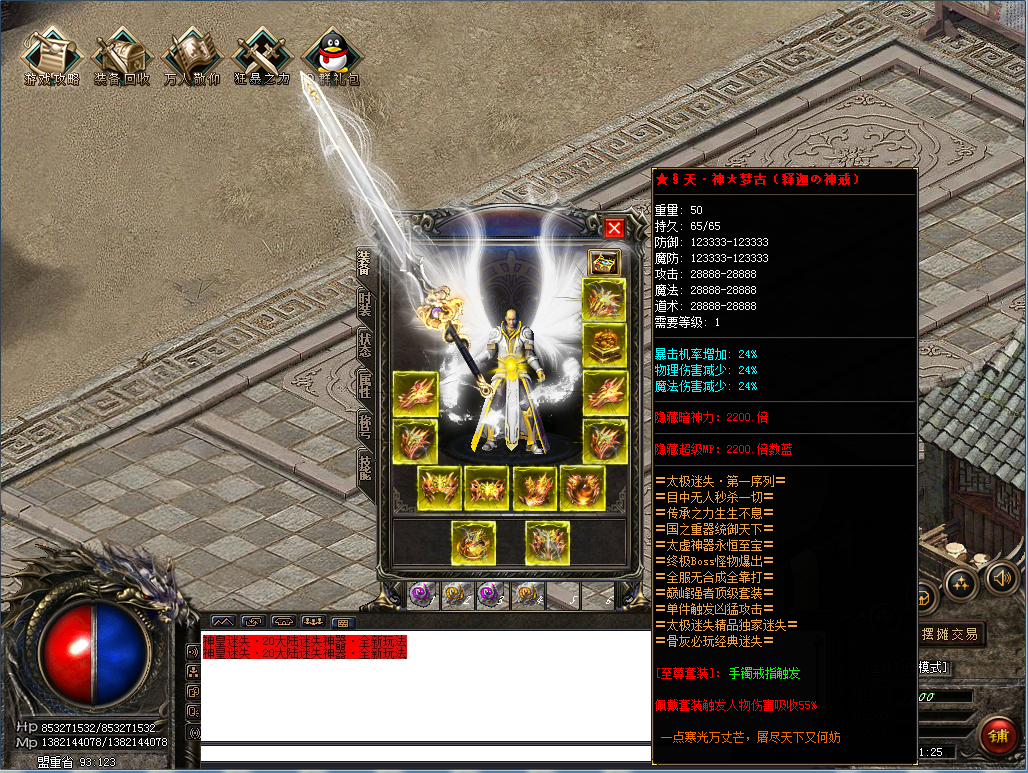Click the round four-point star button
The image size is (1028, 773).
pos(960,584)
